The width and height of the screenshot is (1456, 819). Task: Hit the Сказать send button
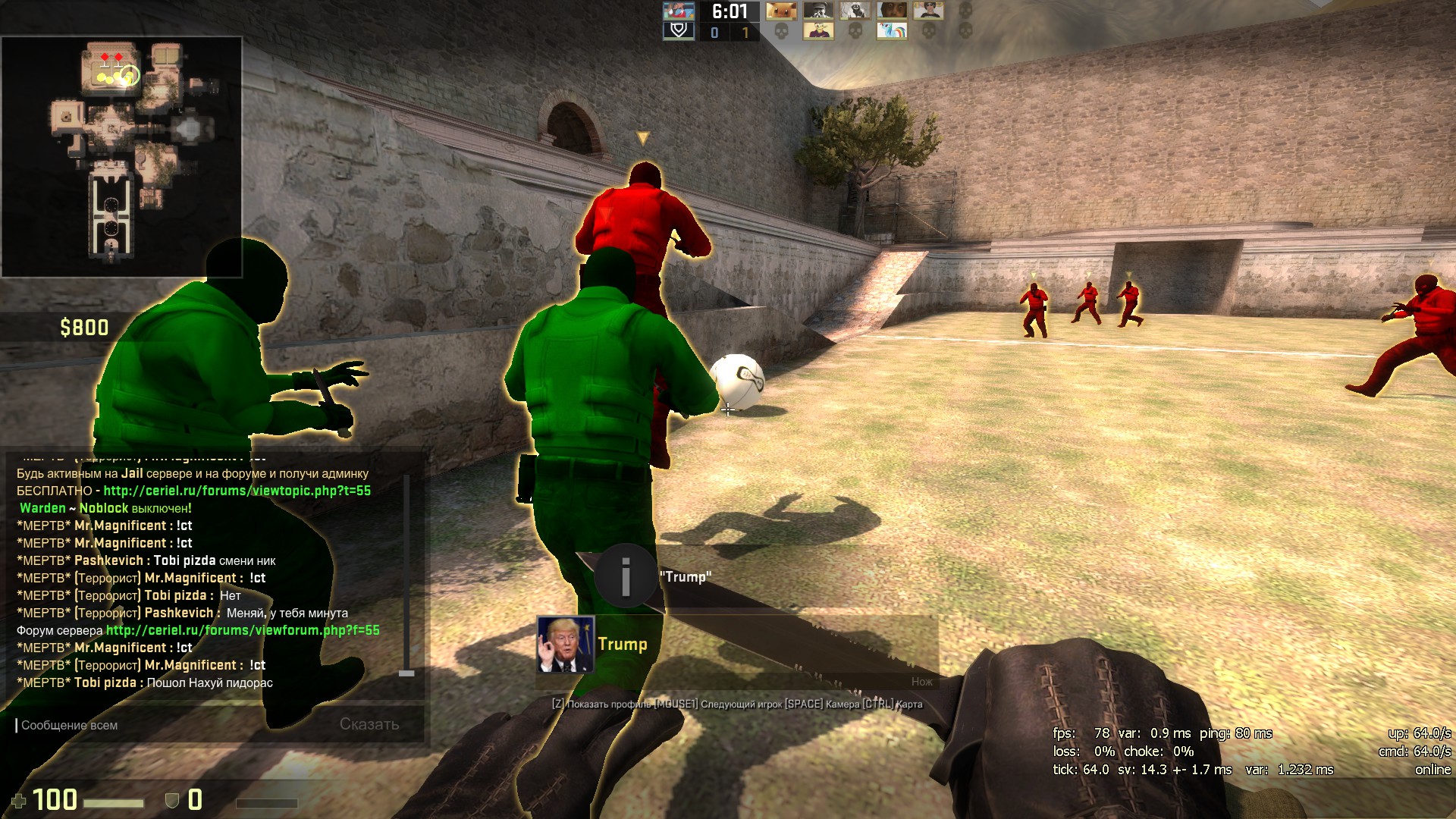point(369,724)
